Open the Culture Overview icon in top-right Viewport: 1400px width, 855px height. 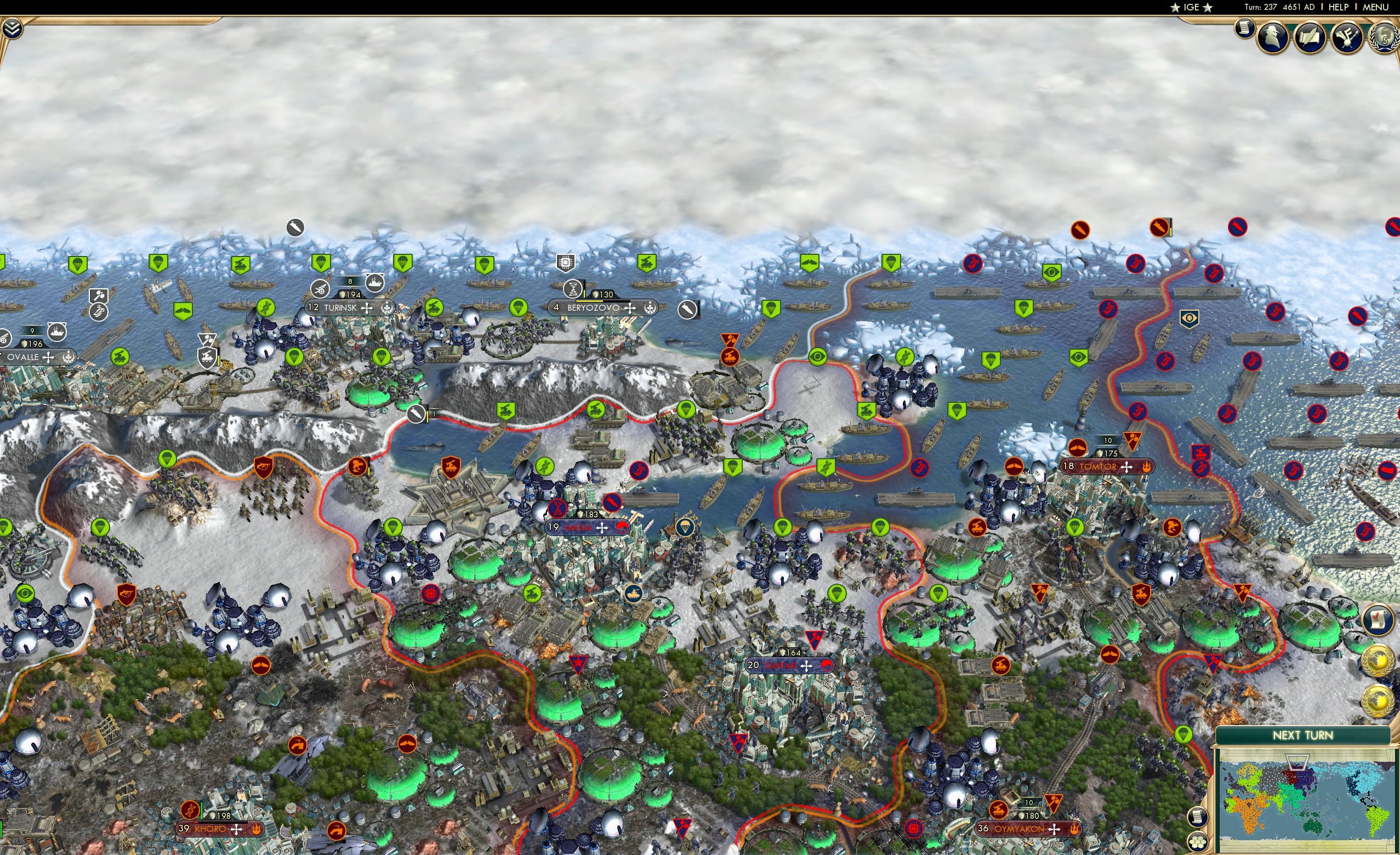pyautogui.click(x=1347, y=36)
